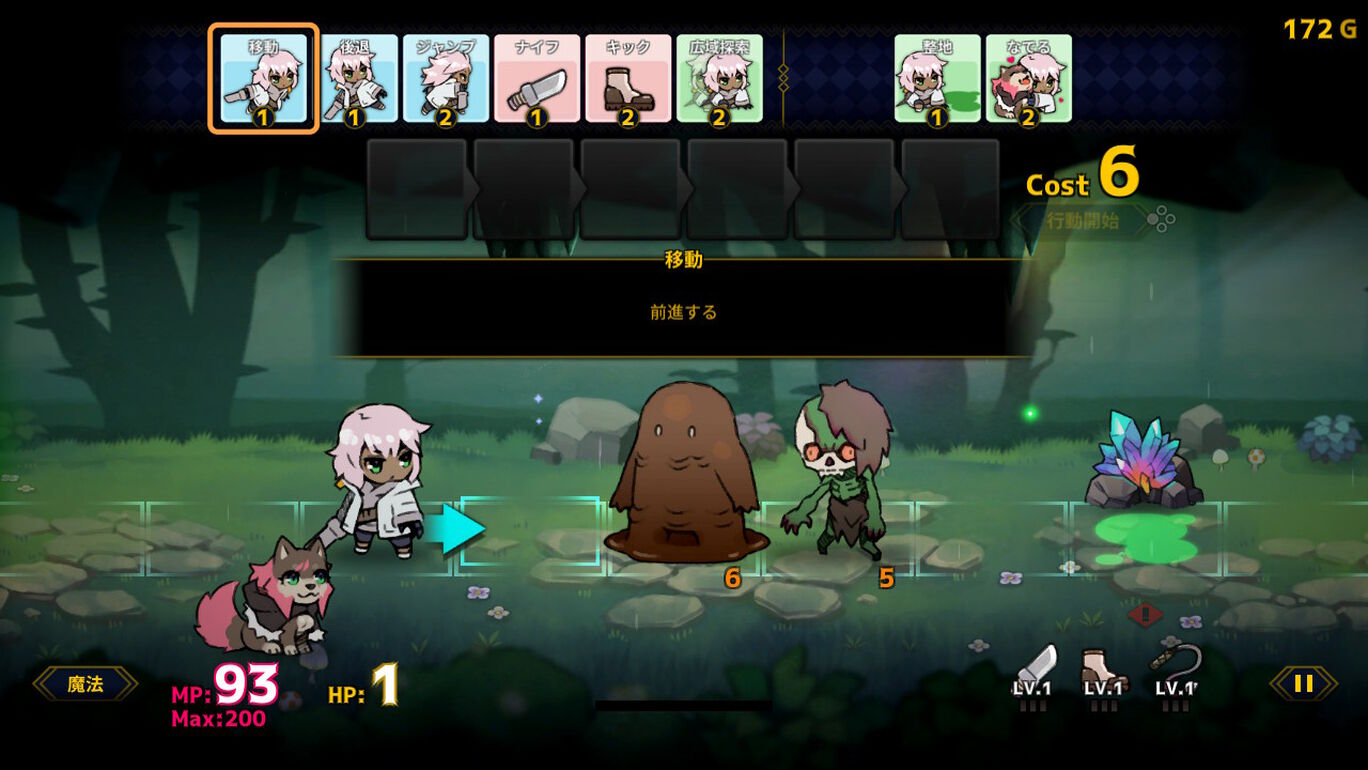The width and height of the screenshot is (1368, 770).
Task: Open the 魔法 magic menu
Action: click(86, 684)
